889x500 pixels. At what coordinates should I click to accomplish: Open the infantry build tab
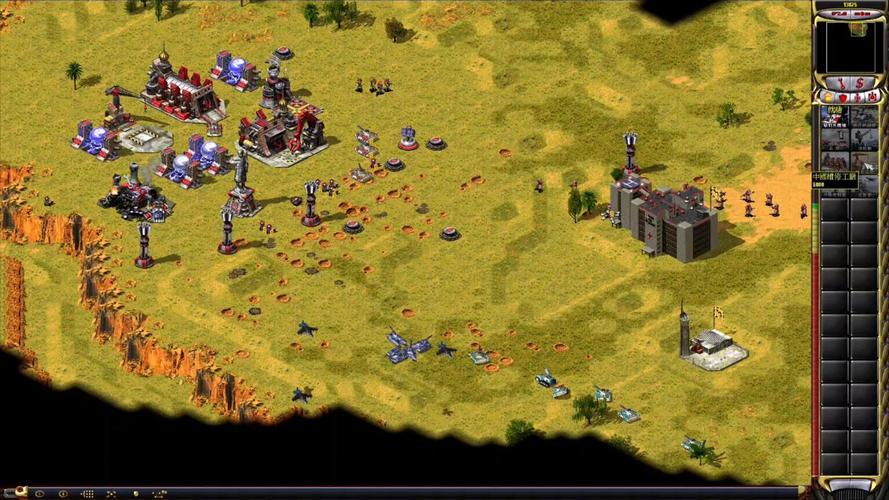pos(856,97)
